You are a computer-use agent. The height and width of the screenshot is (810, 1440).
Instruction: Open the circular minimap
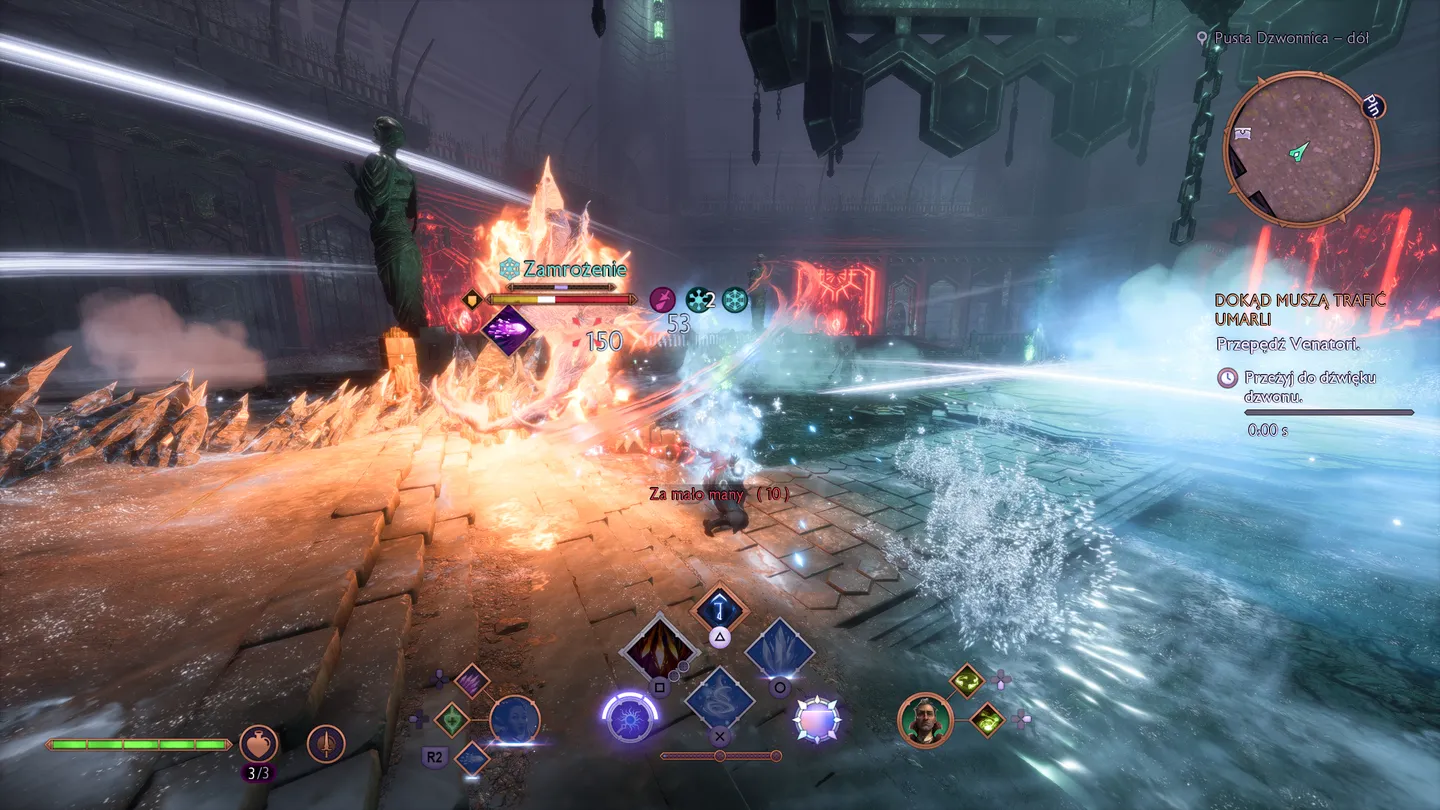[x=1301, y=150]
